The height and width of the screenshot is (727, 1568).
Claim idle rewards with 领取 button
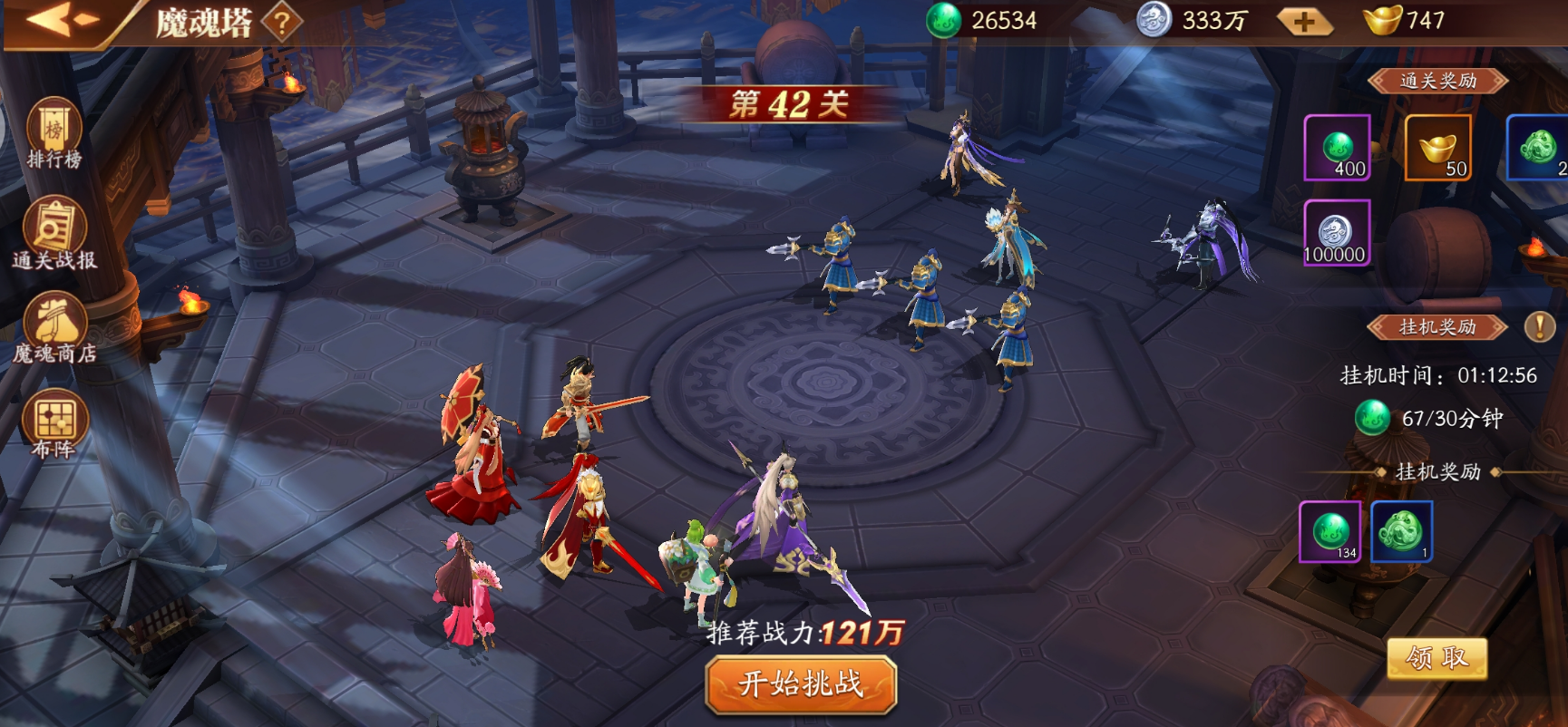(x=1437, y=658)
